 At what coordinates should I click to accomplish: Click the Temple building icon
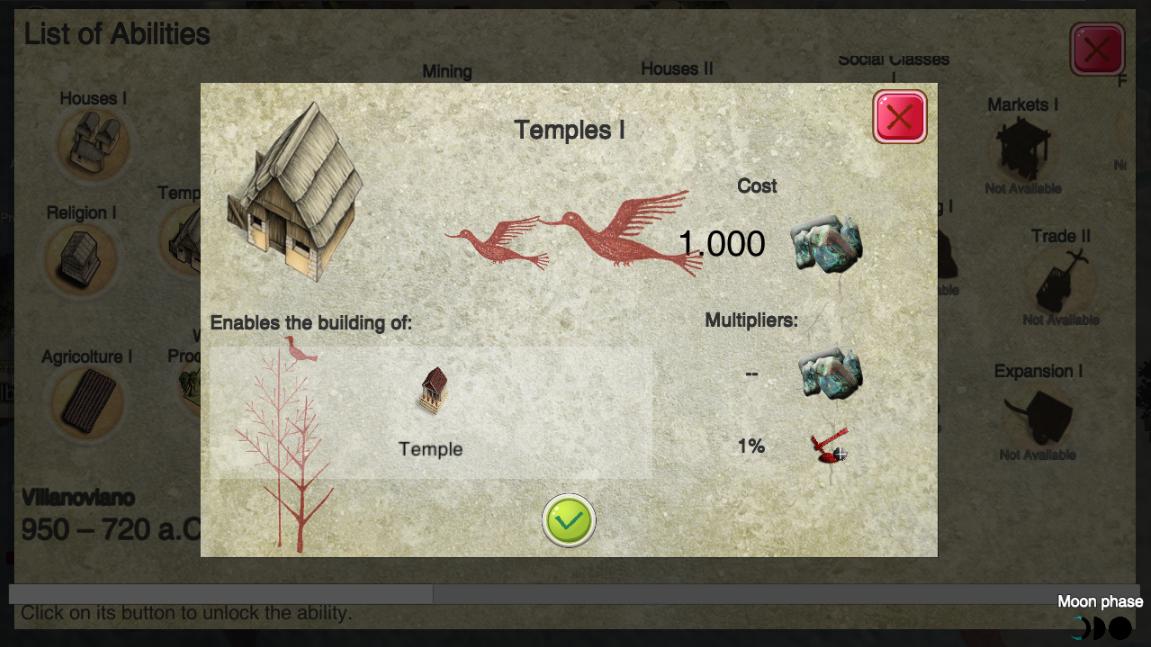[x=432, y=391]
